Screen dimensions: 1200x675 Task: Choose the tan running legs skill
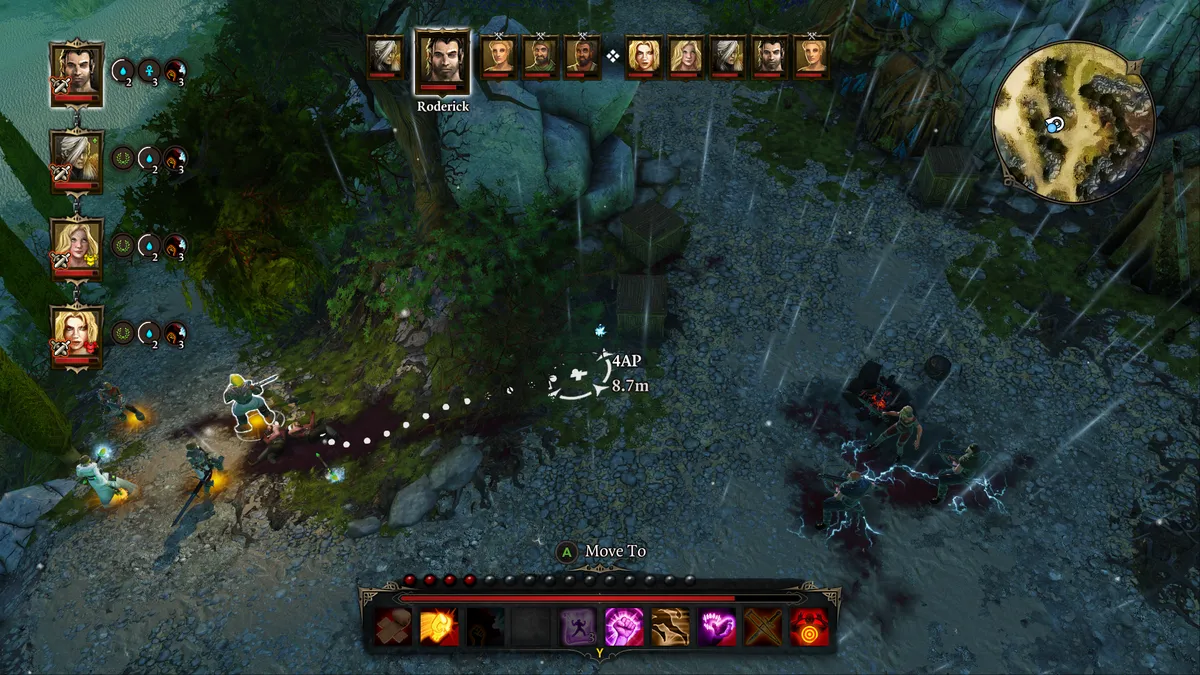(670, 627)
